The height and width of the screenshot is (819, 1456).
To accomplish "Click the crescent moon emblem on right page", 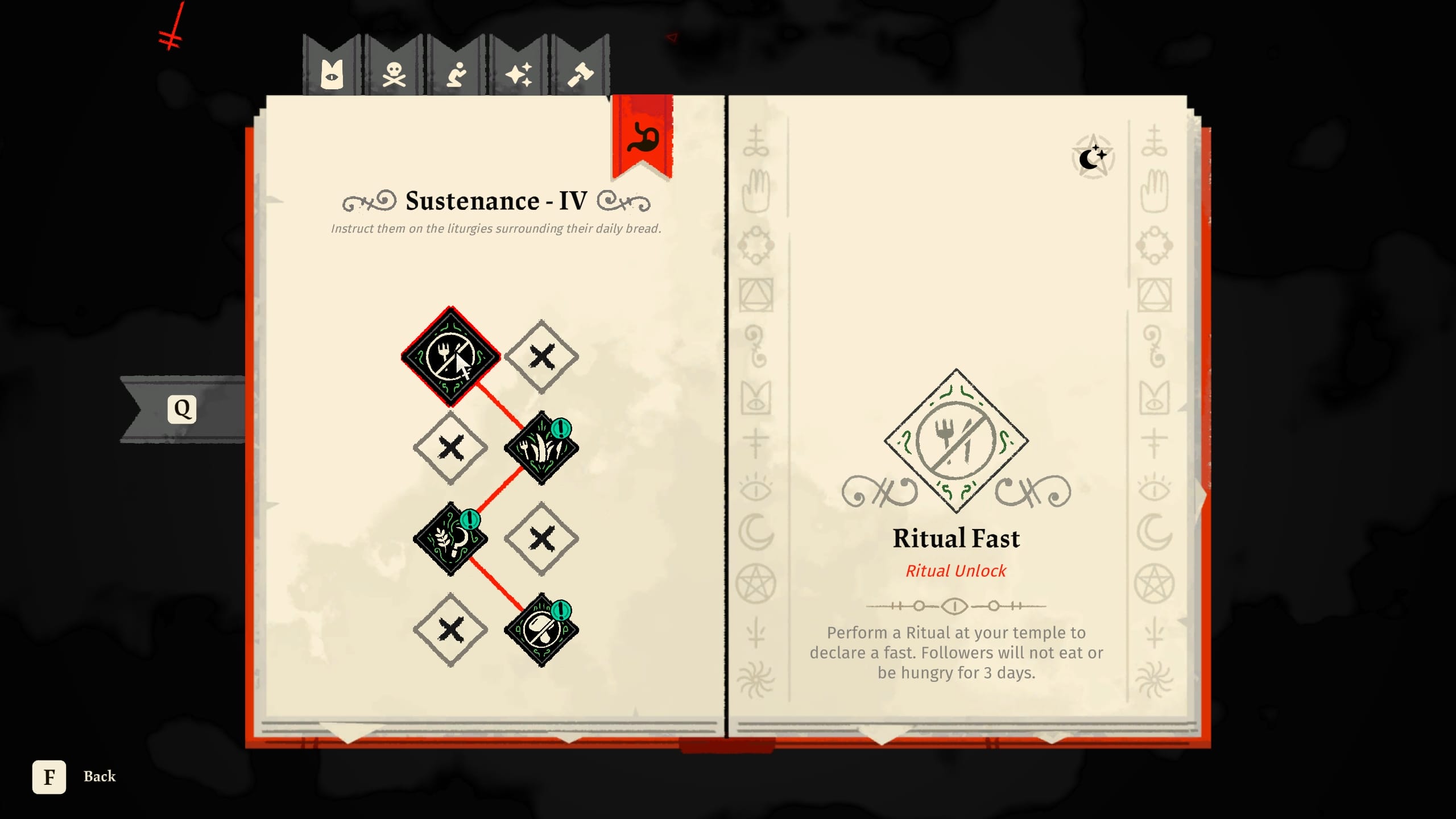I will pyautogui.click(x=1092, y=156).
